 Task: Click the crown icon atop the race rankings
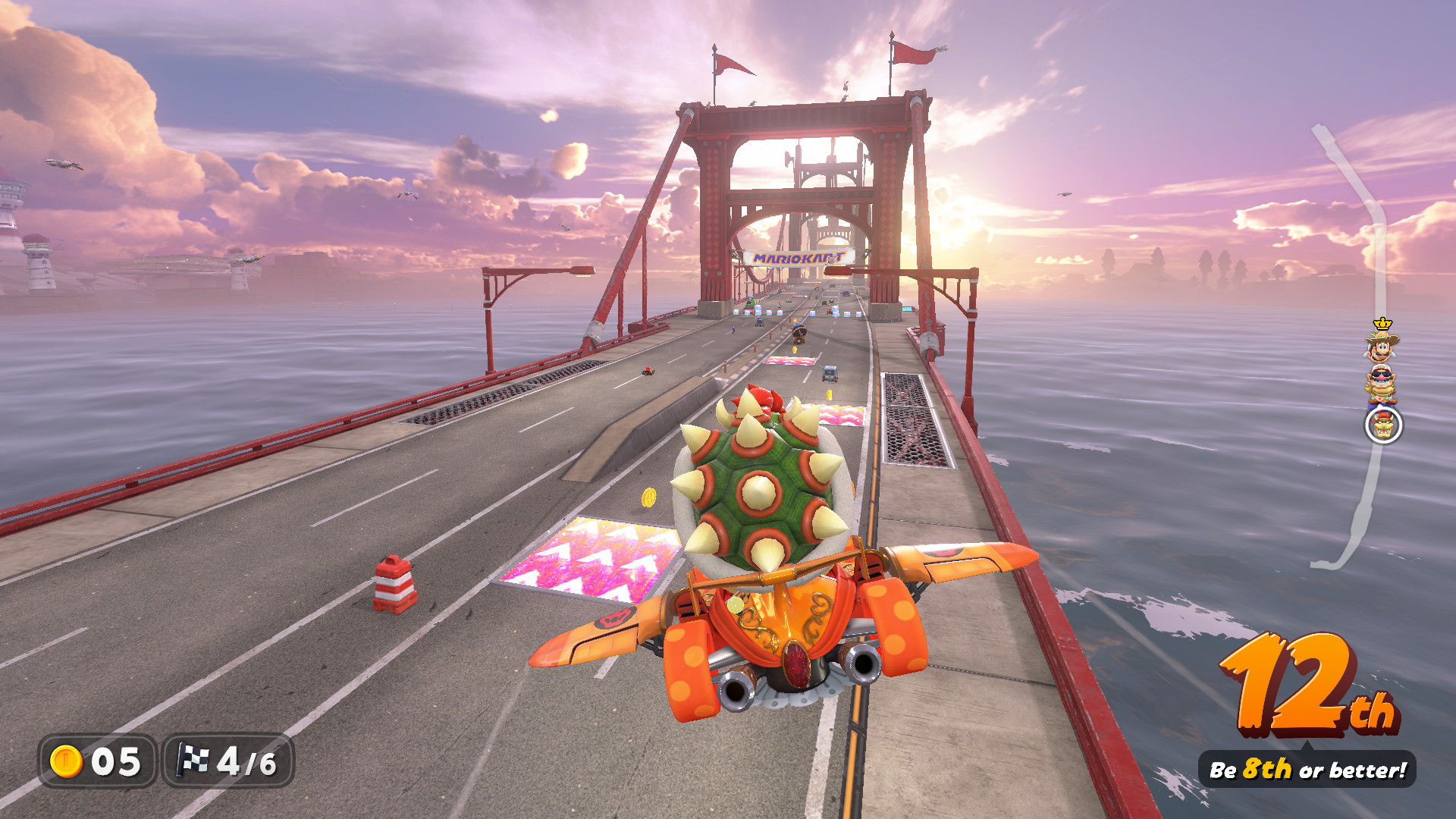(x=1382, y=324)
